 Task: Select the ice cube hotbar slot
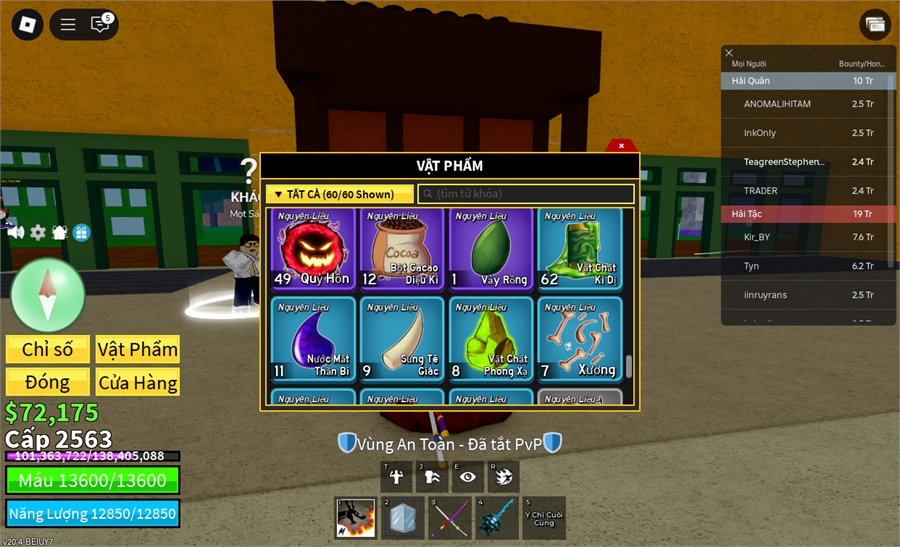coord(402,518)
